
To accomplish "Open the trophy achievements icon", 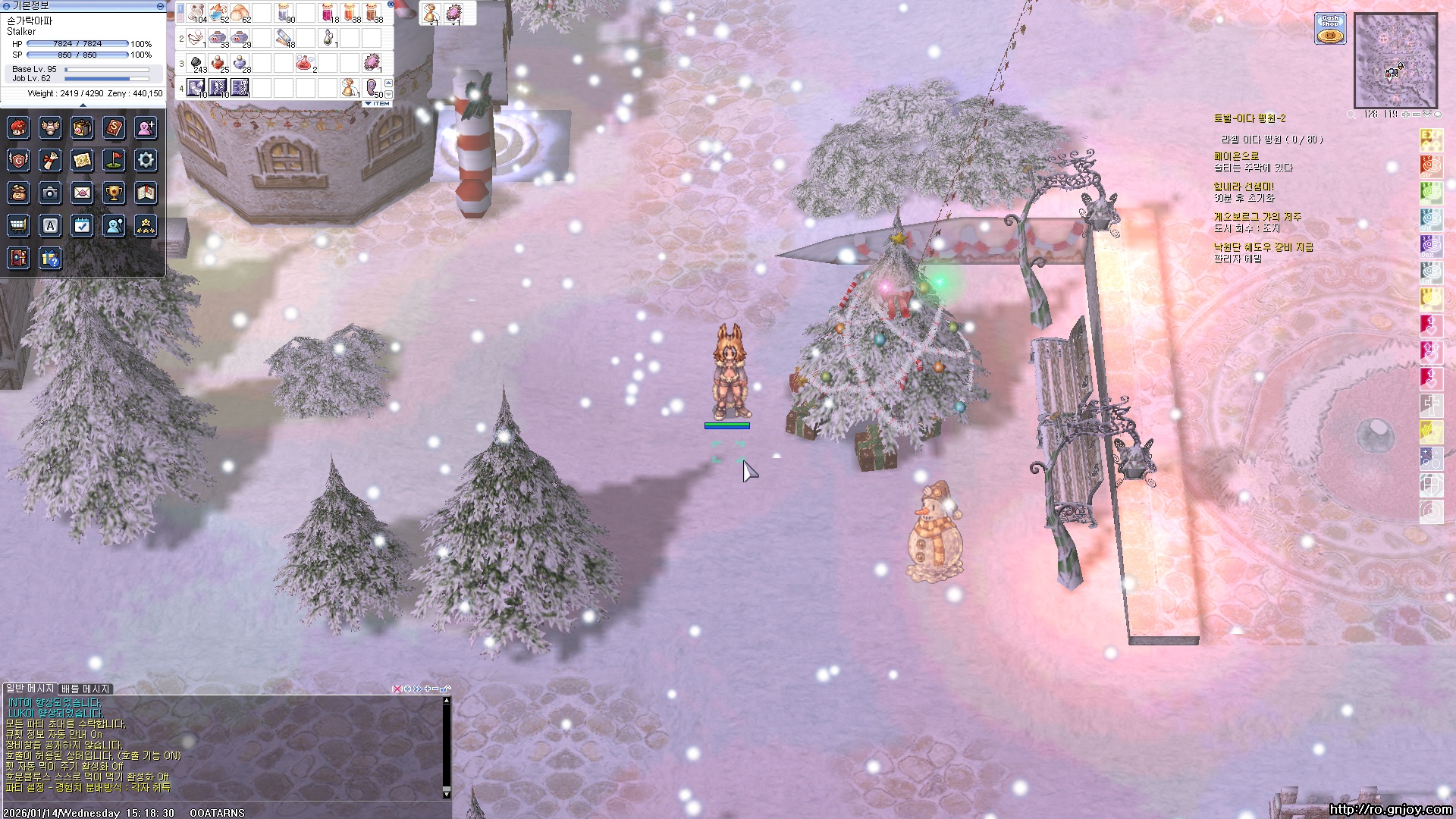I will coord(114,193).
